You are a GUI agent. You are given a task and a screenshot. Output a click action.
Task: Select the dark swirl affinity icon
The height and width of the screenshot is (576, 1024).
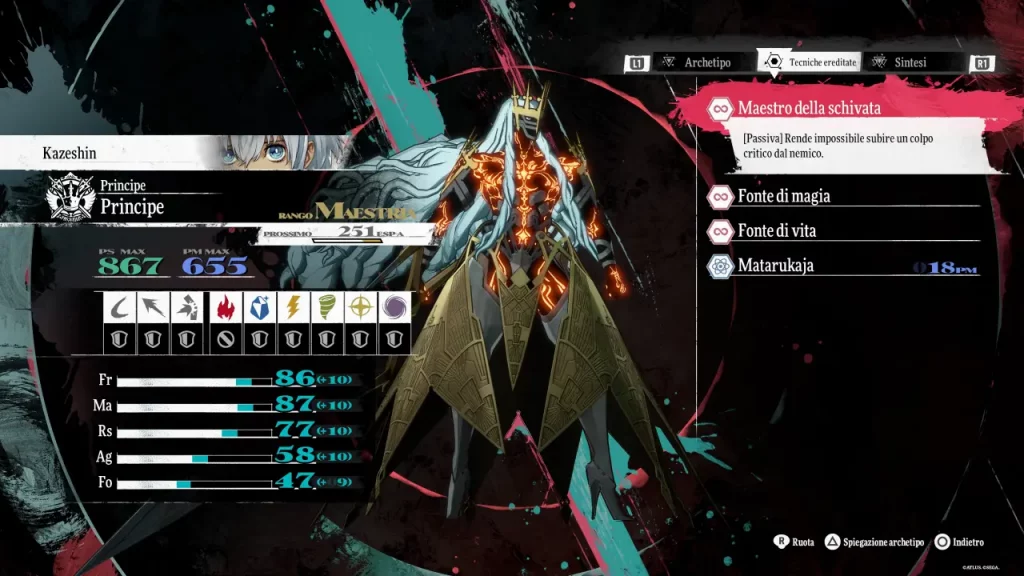point(395,308)
